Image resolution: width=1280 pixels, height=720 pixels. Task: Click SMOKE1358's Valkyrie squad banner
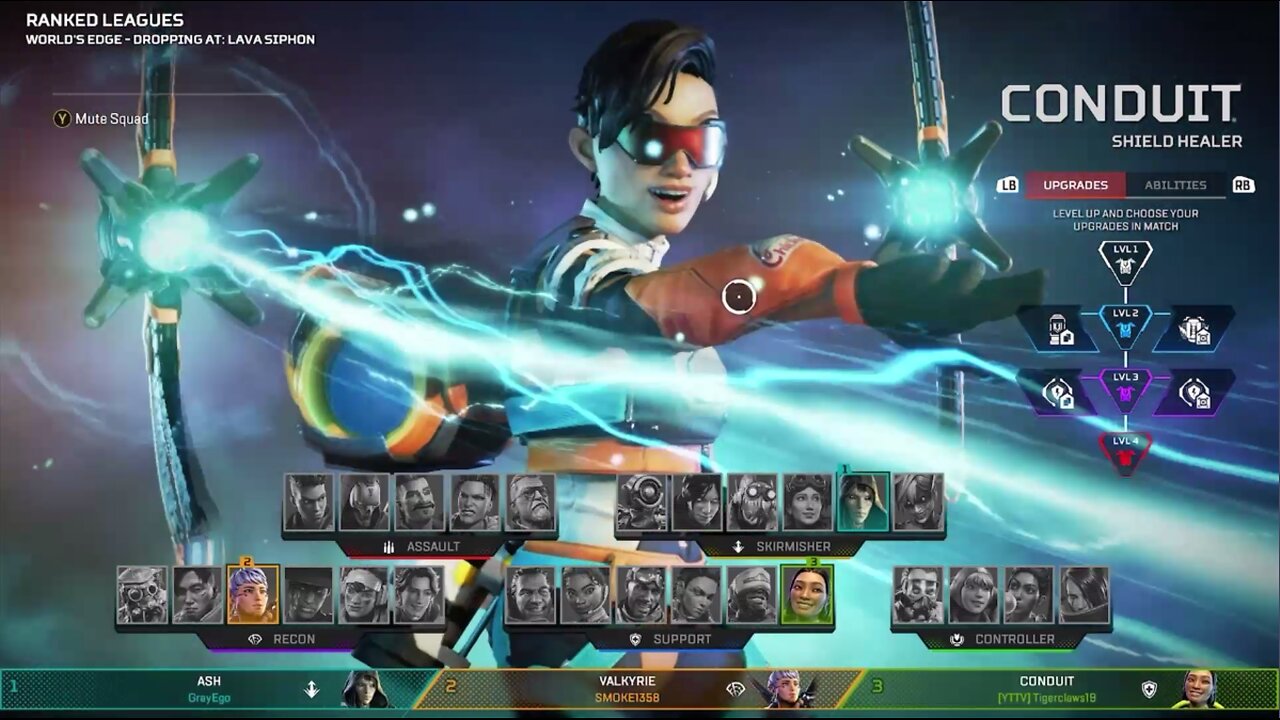pos(640,689)
